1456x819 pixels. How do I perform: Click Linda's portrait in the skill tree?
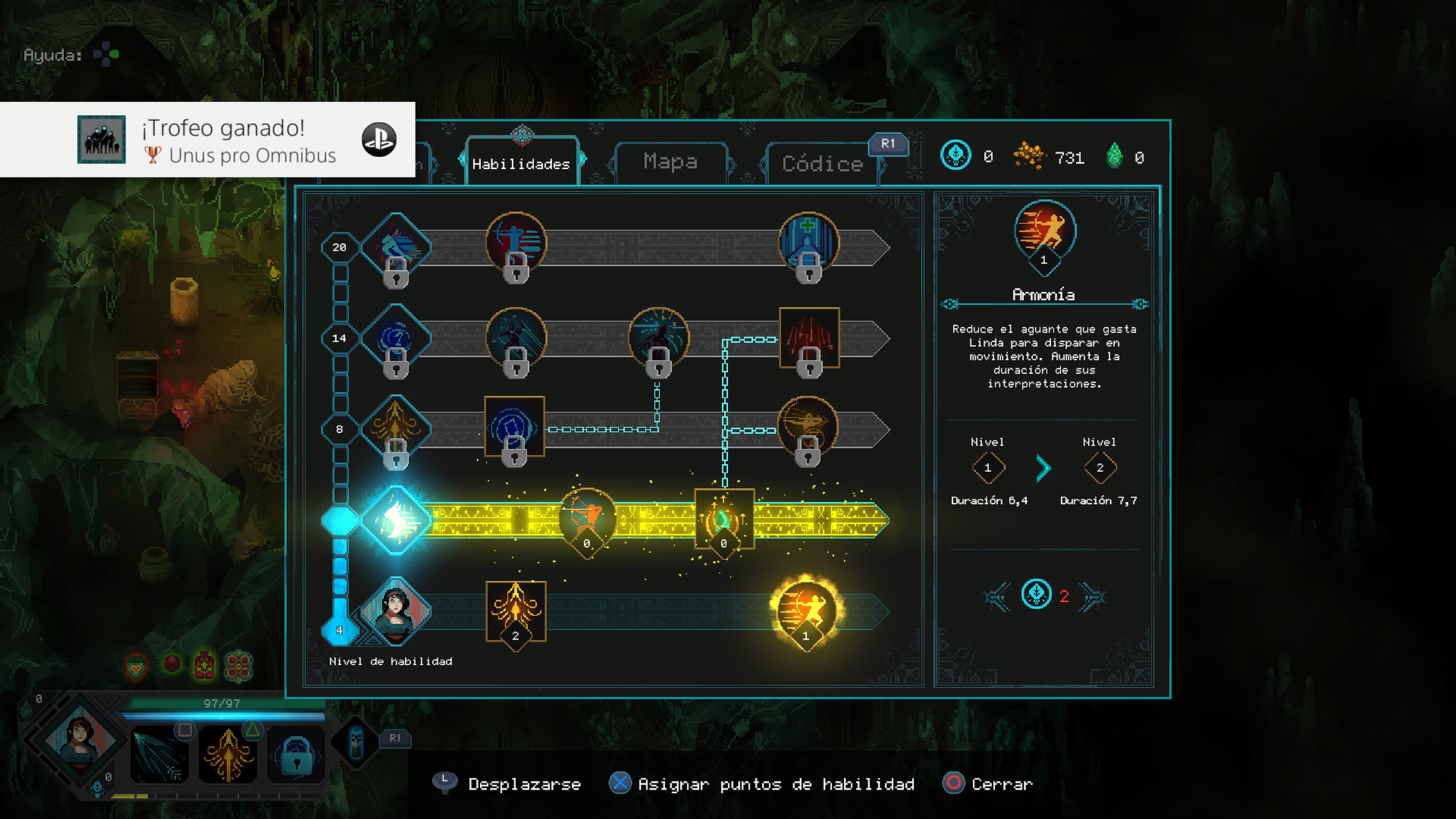tap(395, 611)
